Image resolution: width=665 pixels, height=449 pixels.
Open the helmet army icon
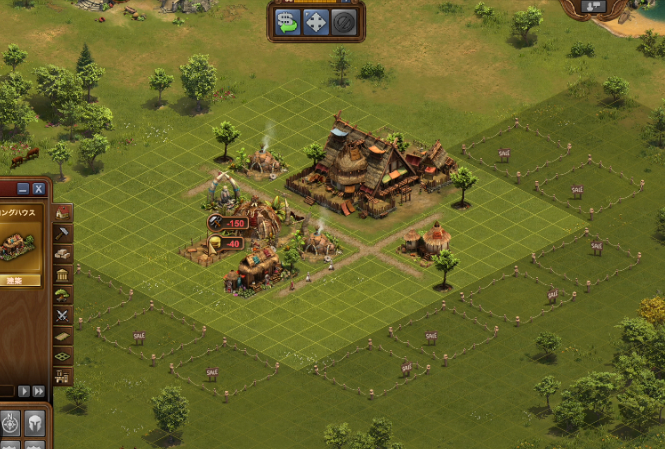point(35,423)
